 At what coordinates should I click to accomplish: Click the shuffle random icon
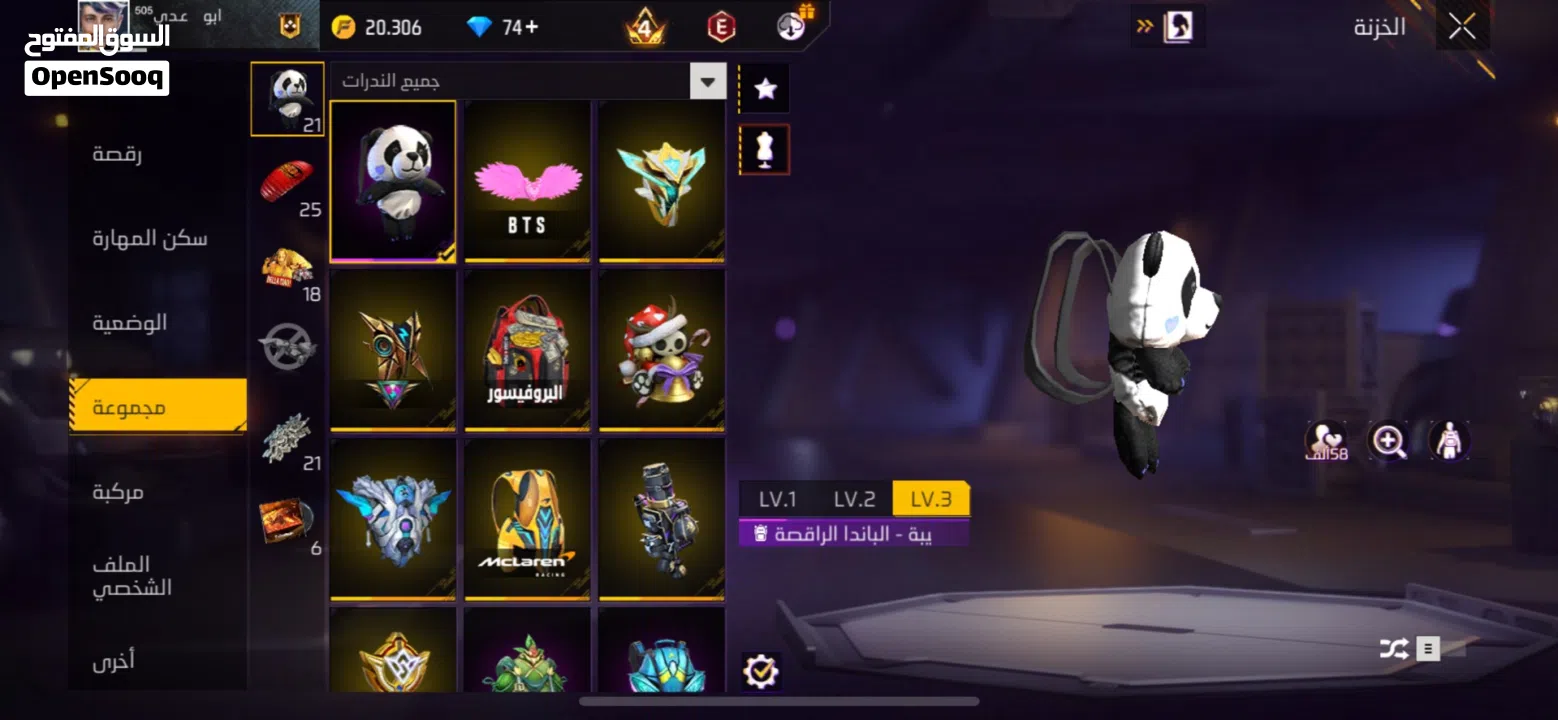click(x=1393, y=649)
